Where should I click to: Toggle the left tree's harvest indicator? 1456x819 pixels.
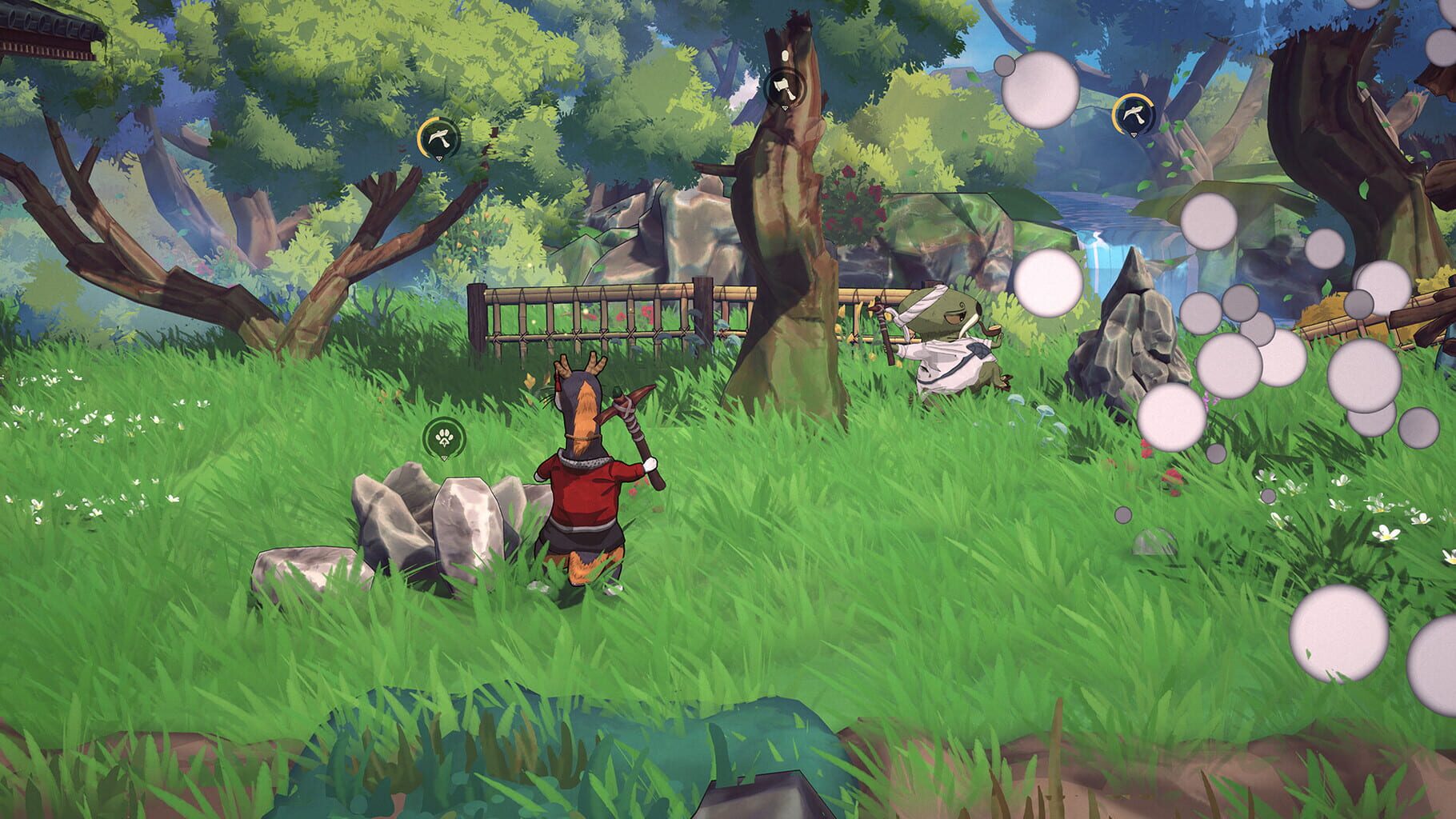coord(438,138)
